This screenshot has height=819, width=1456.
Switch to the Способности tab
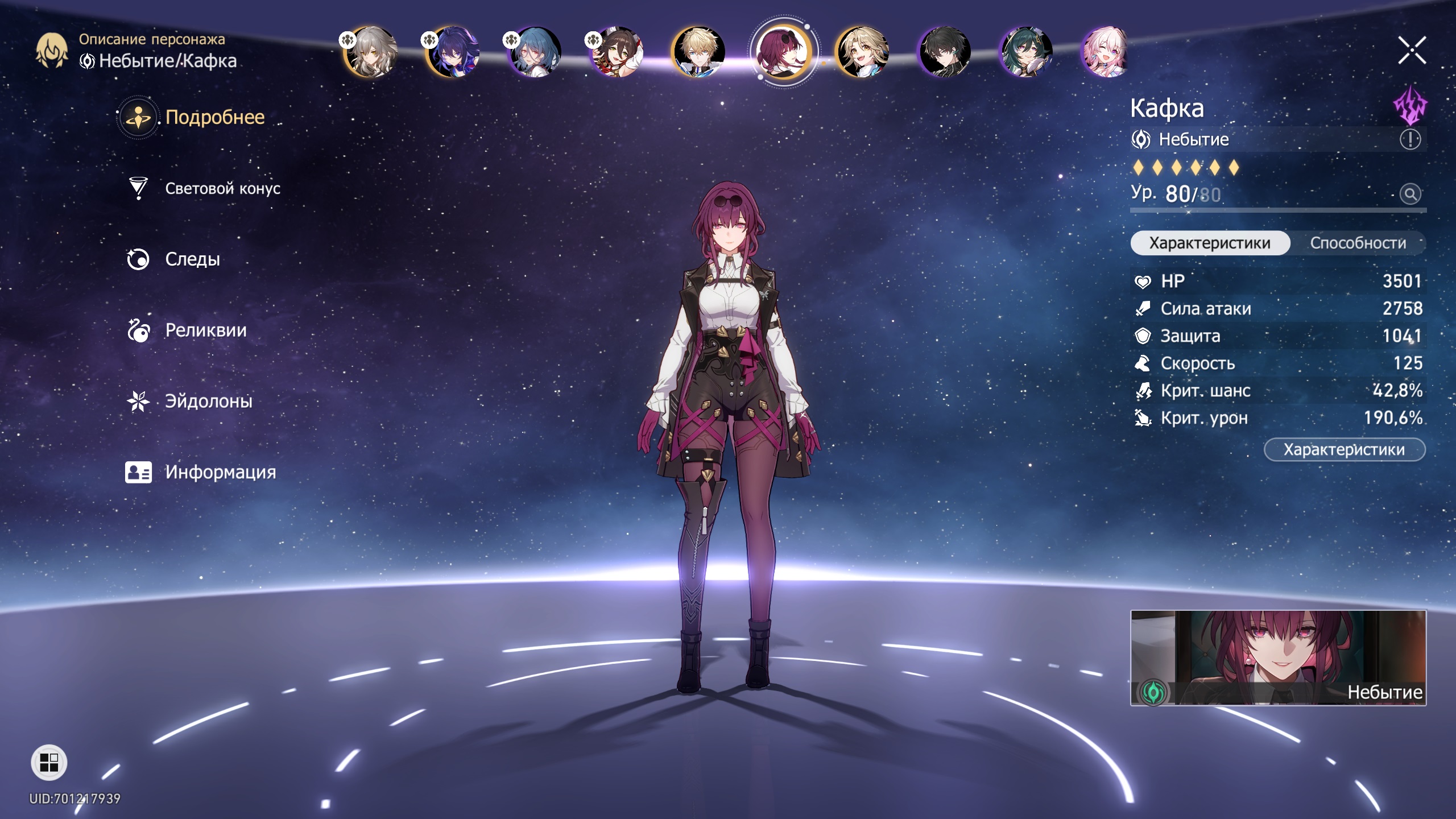(x=1358, y=243)
